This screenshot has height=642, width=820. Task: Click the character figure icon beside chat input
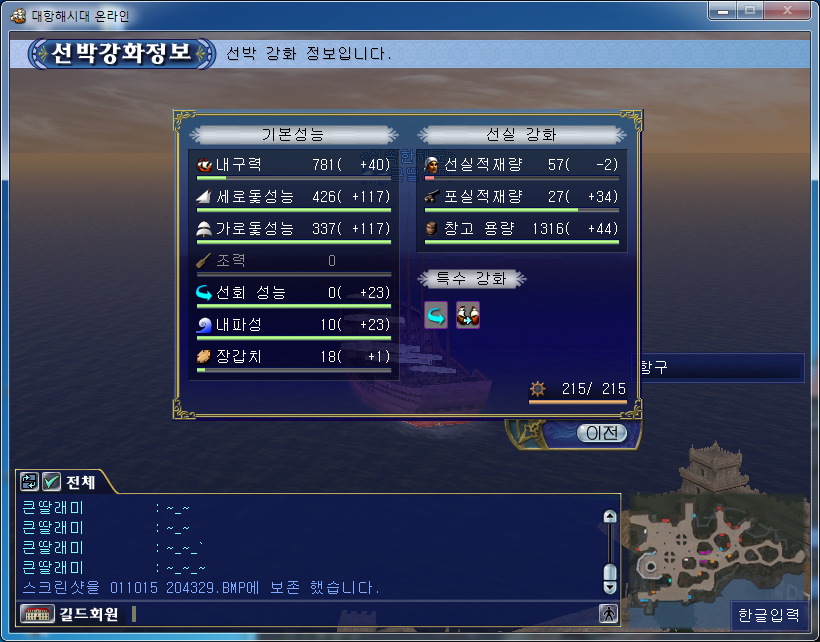coord(608,614)
